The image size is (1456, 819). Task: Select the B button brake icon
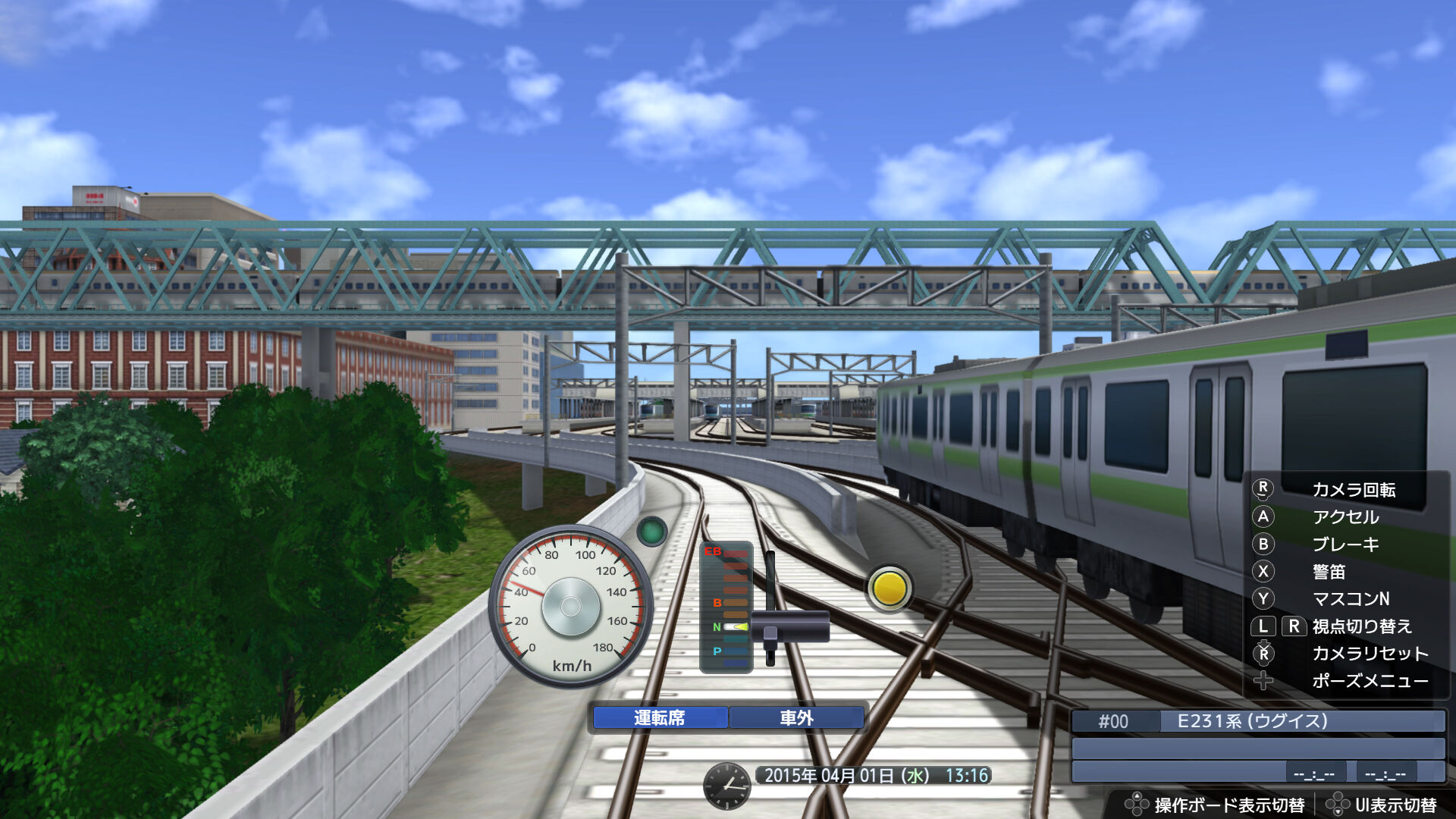pyautogui.click(x=1265, y=544)
